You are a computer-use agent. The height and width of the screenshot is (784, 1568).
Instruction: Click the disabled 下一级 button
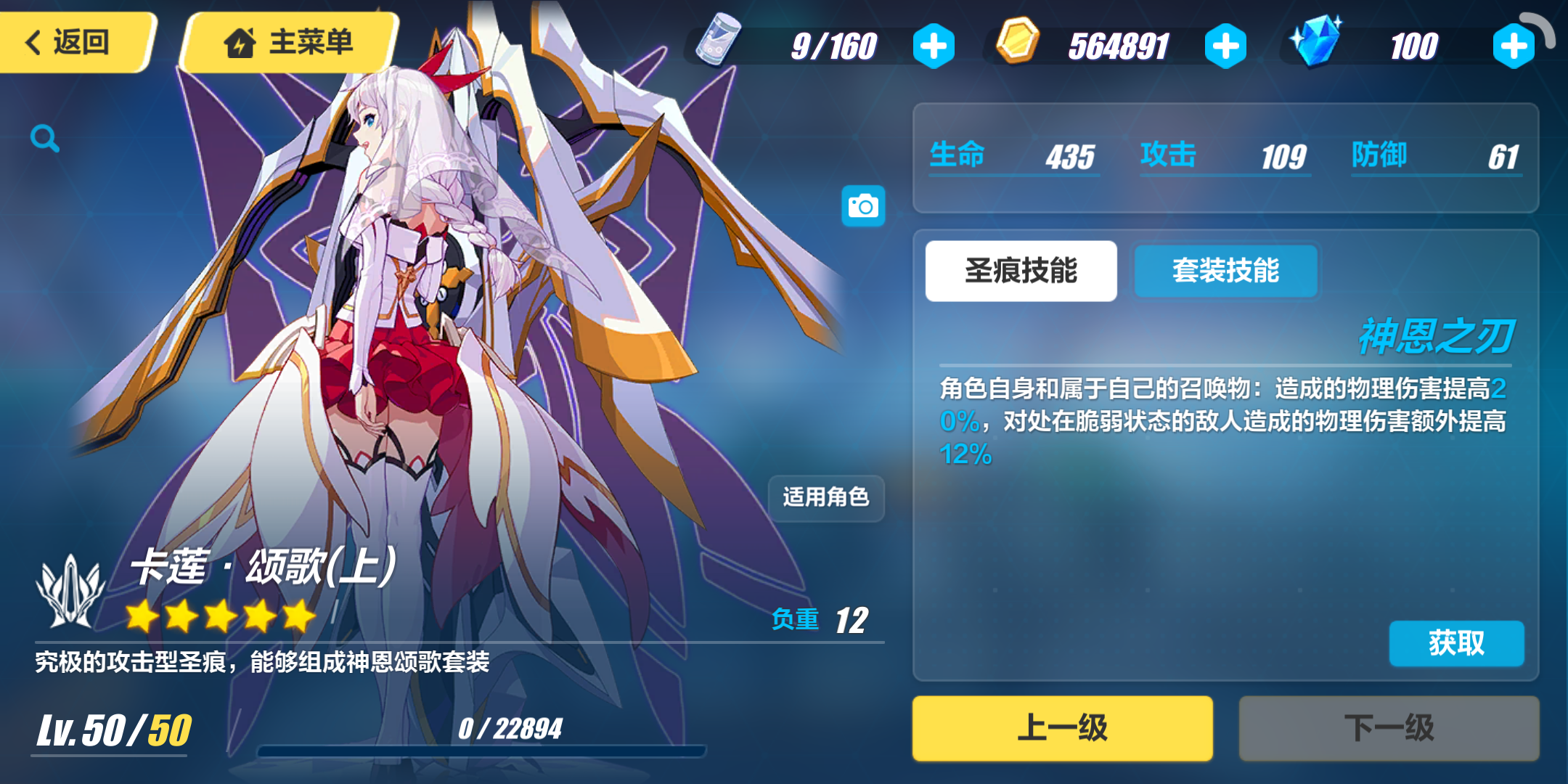(x=1389, y=728)
